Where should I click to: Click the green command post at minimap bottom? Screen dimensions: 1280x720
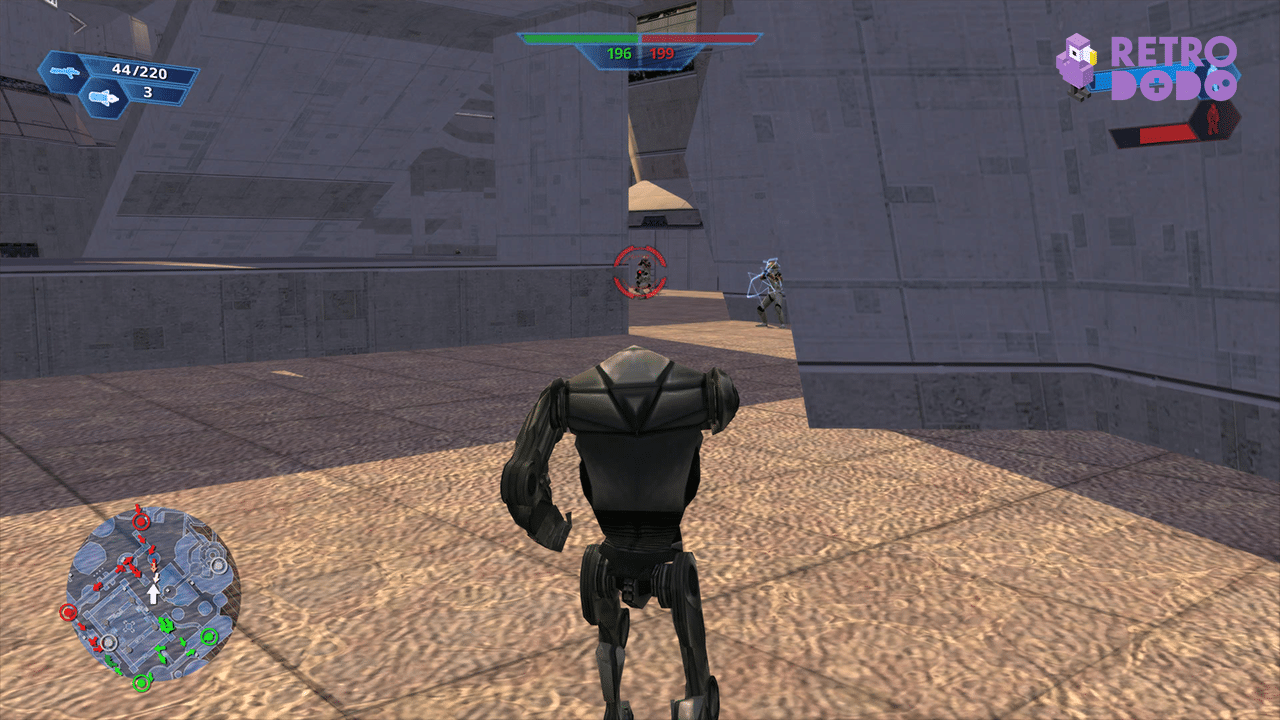click(x=143, y=682)
